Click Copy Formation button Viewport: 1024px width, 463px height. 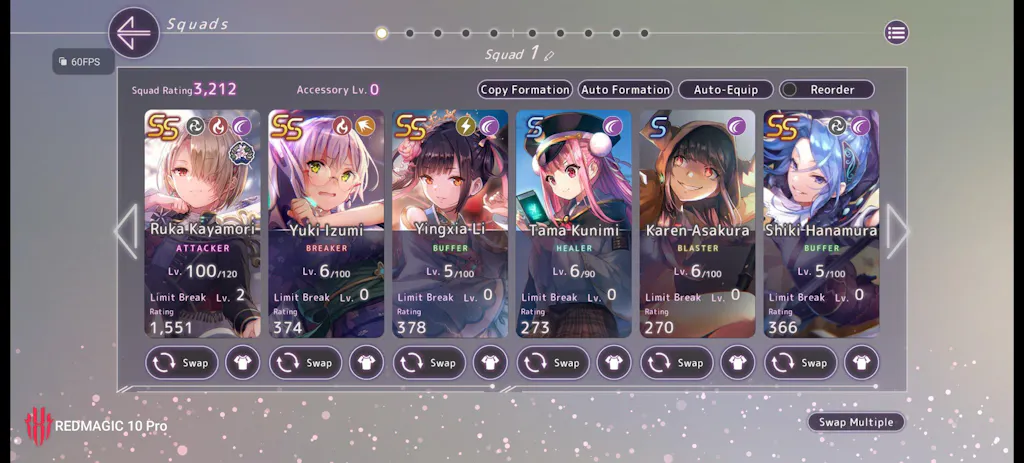(525, 90)
